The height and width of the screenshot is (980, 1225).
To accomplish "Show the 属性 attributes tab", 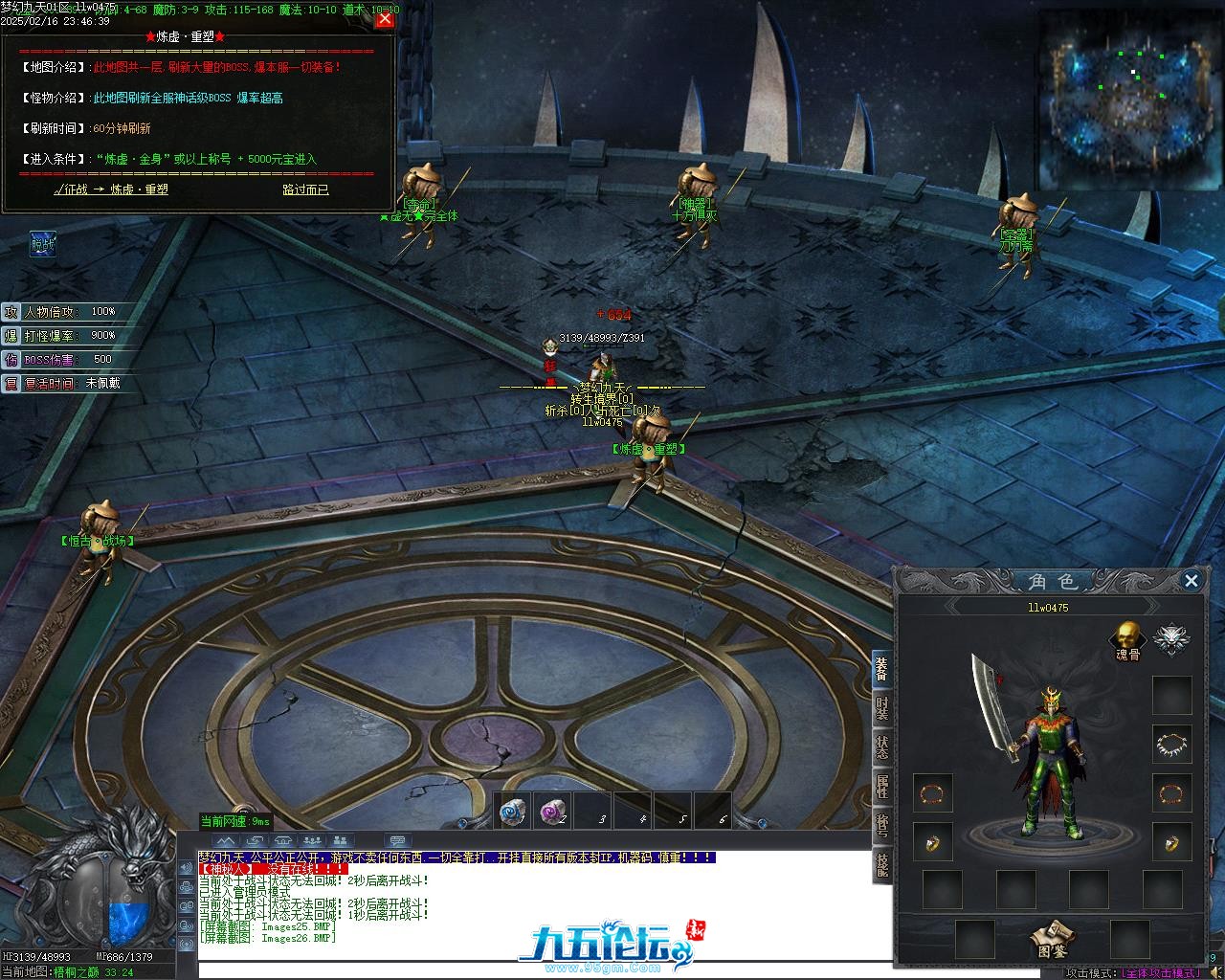I will [881, 787].
